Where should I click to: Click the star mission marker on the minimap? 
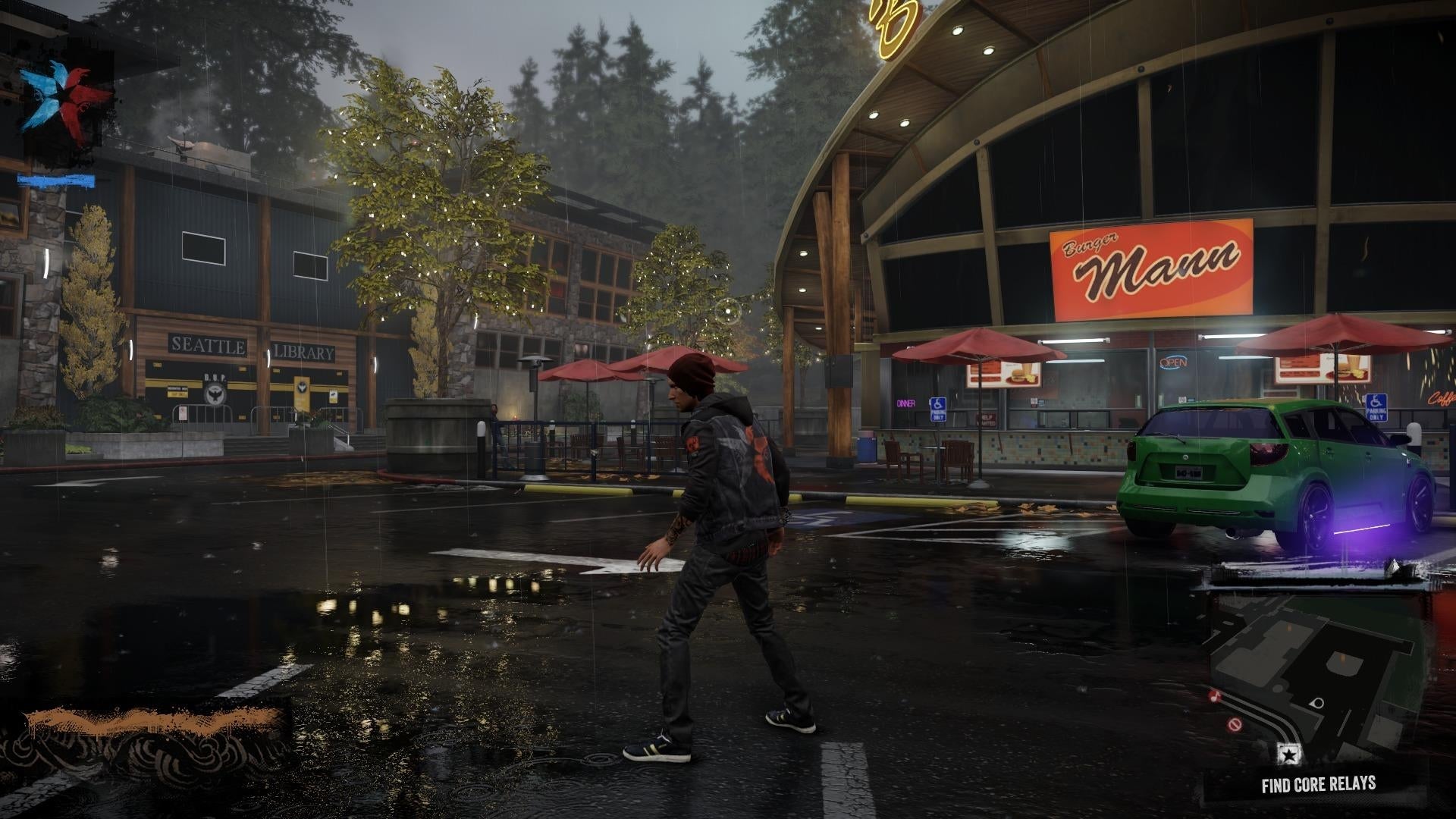coord(1288,754)
